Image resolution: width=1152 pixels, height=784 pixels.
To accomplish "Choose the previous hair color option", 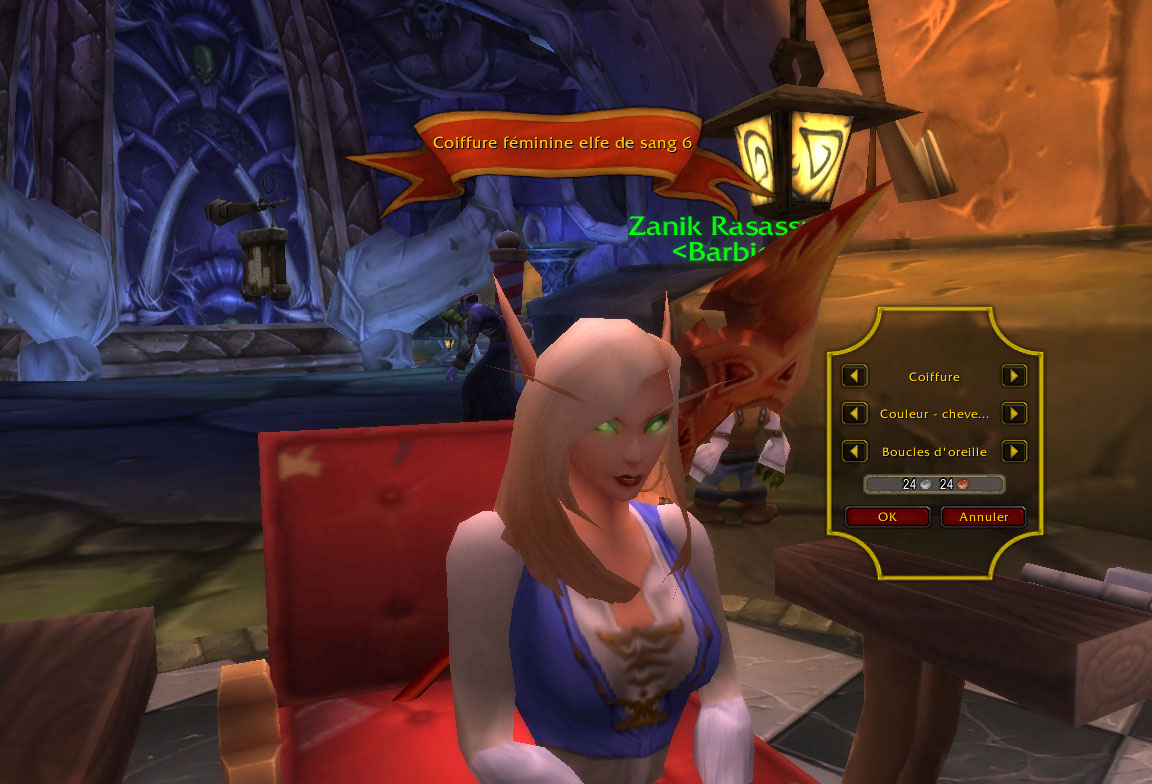I will 854,413.
